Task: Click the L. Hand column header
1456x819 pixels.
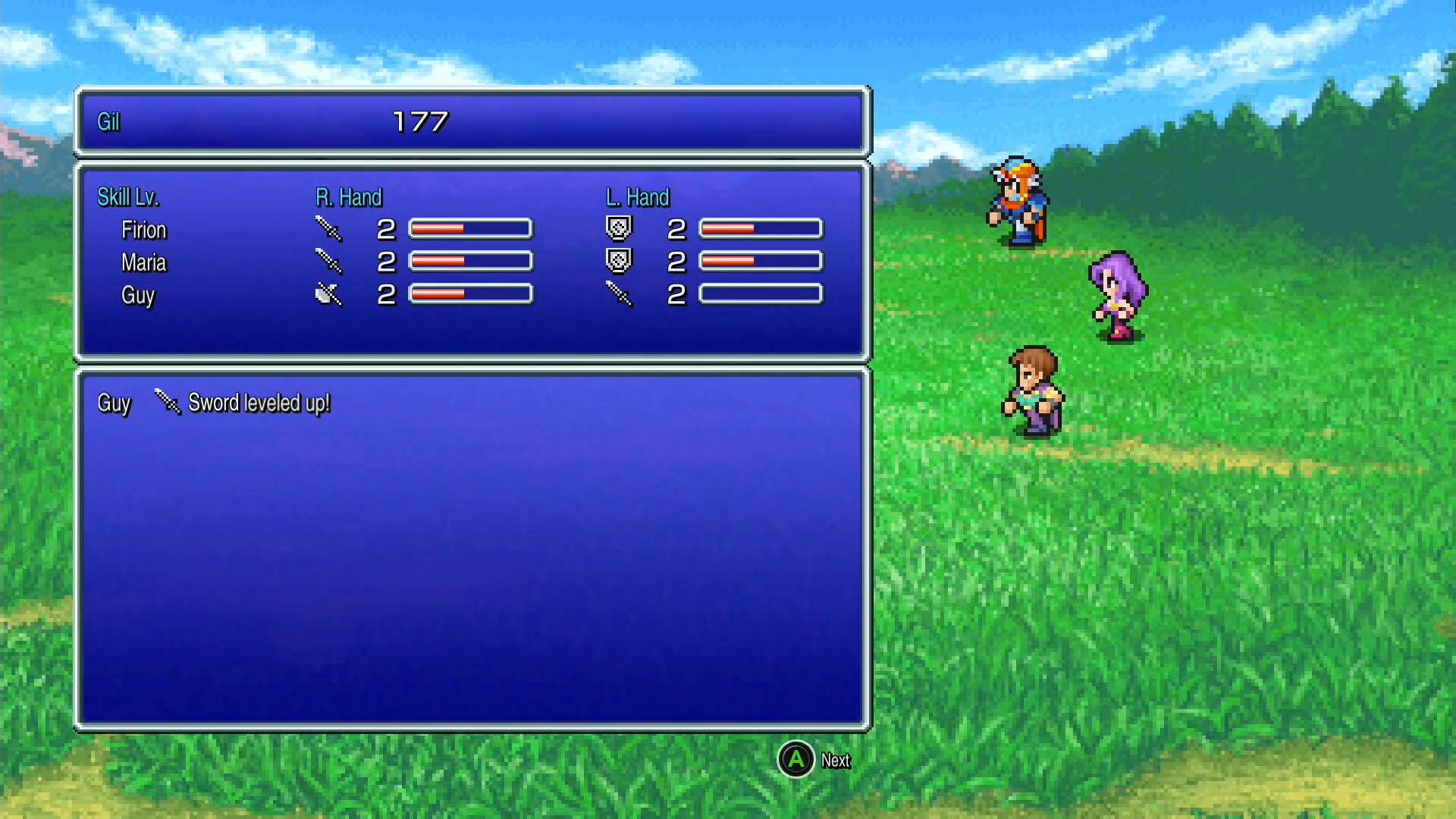Action: click(638, 197)
